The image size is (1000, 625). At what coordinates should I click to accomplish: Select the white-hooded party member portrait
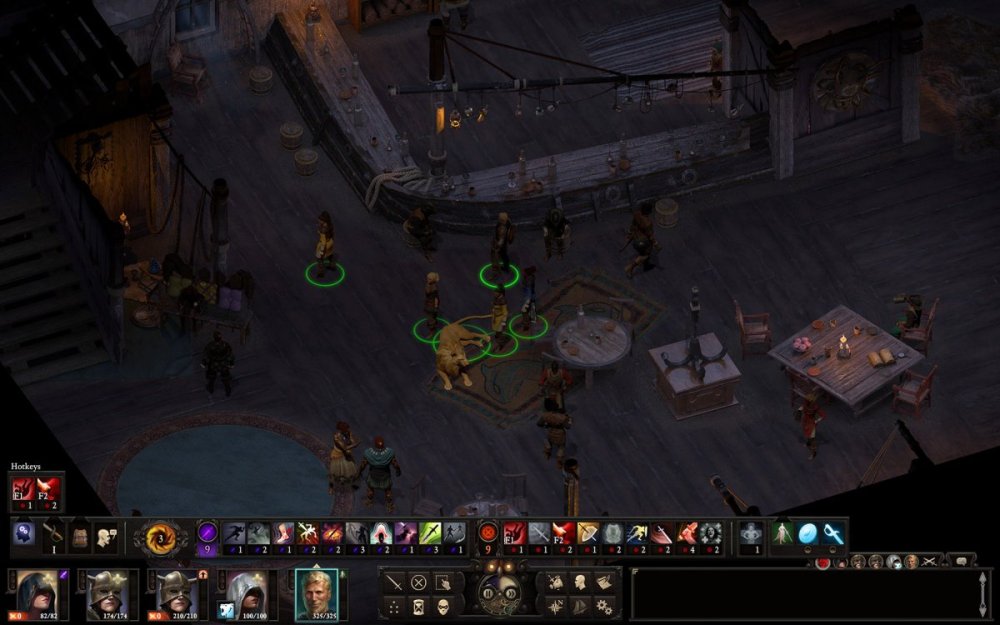click(242, 592)
